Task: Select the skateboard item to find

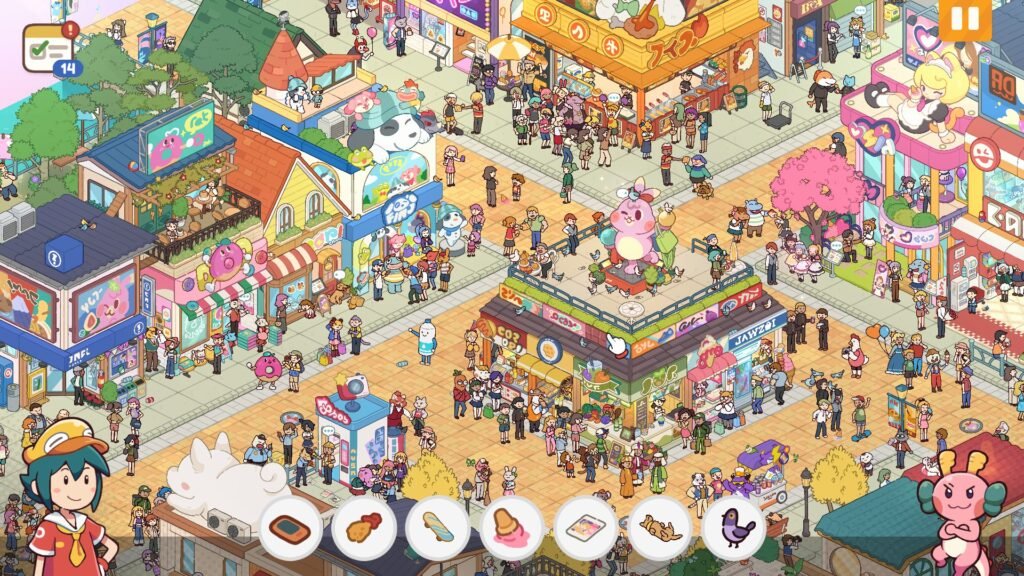Action: coord(438,528)
